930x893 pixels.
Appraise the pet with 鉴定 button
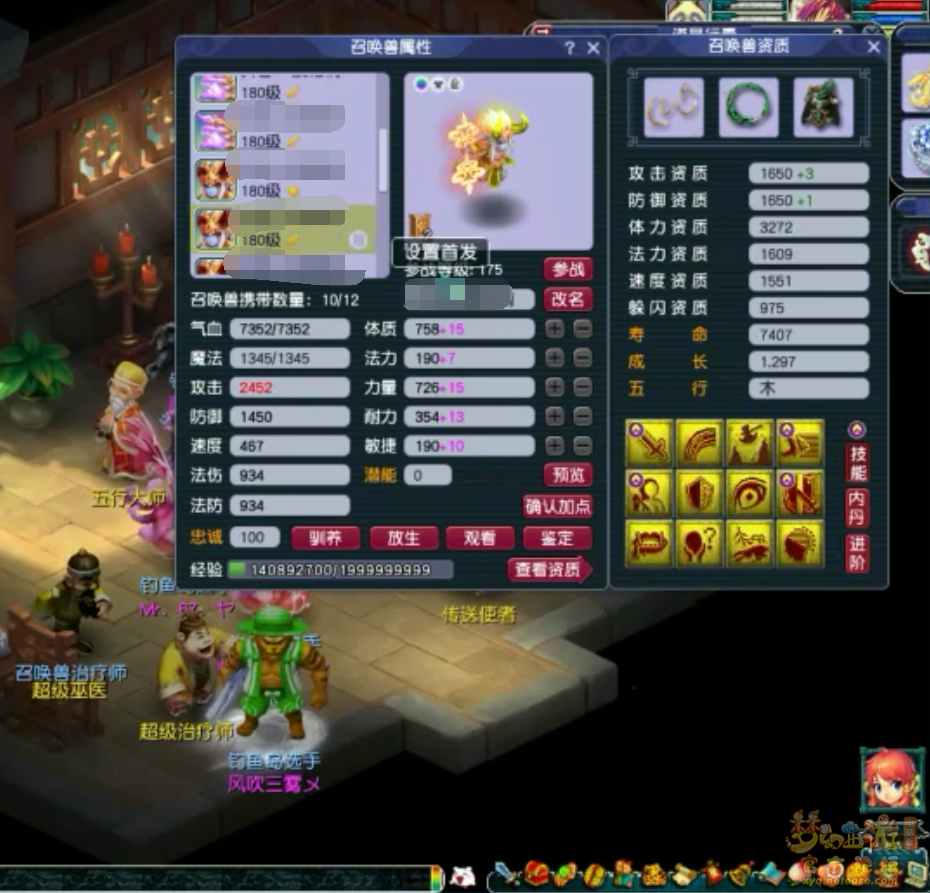[x=557, y=538]
